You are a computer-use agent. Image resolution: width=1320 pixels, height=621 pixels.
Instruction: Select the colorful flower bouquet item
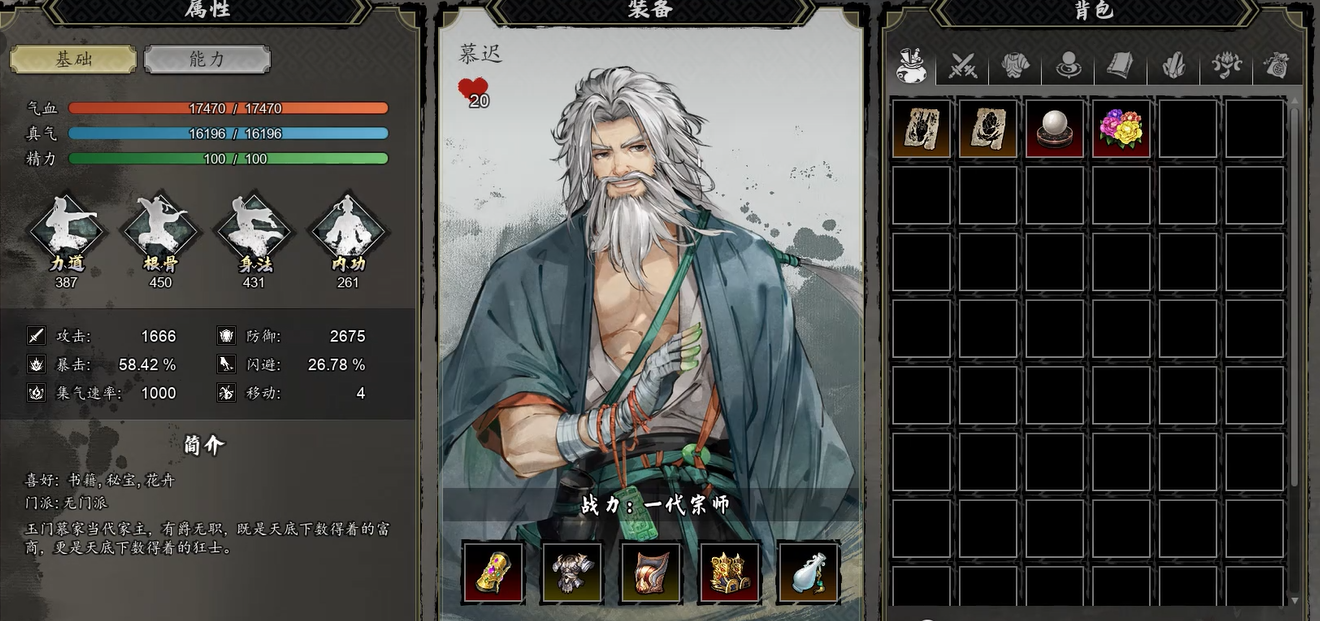[1121, 128]
